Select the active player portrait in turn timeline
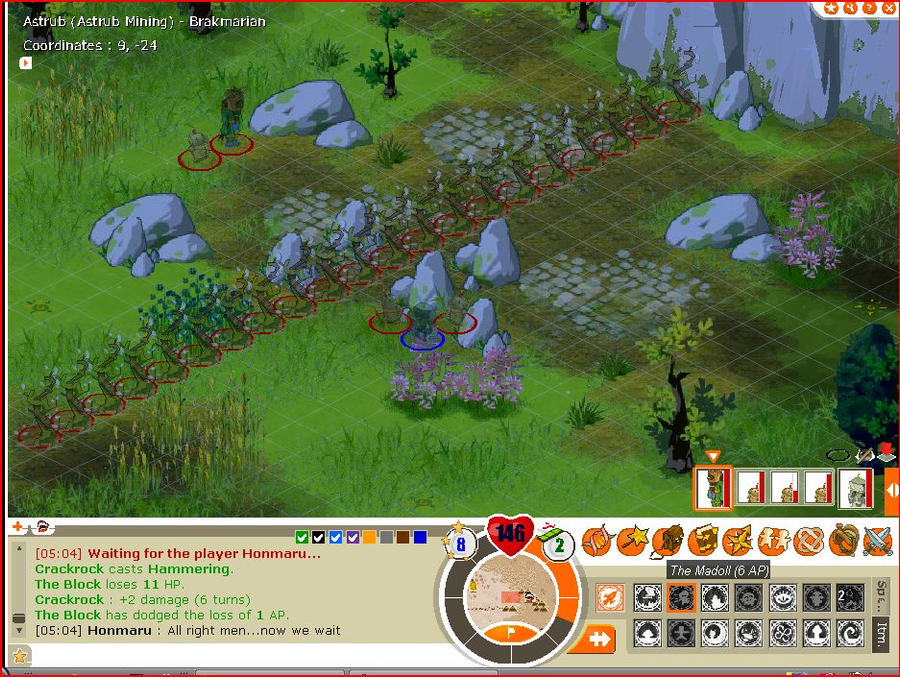900x677 pixels. (712, 487)
